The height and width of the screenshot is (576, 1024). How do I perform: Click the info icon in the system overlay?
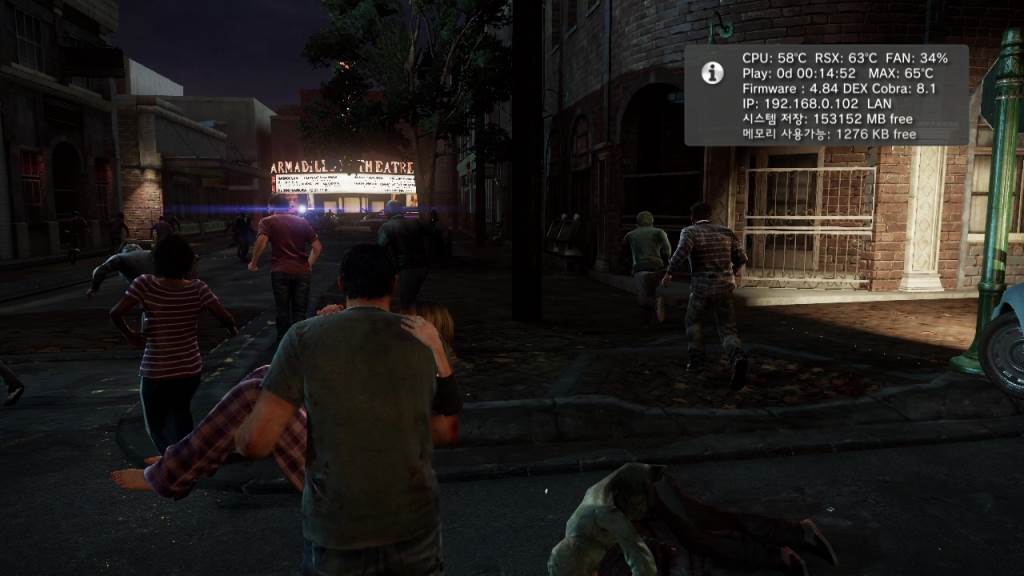[713, 72]
